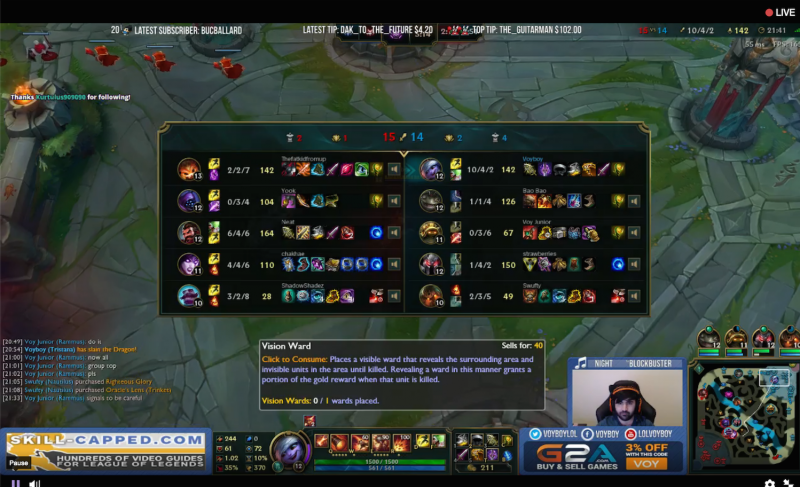
Task: Mute the player Bao Bao on the scoreboard
Action: pos(634,201)
